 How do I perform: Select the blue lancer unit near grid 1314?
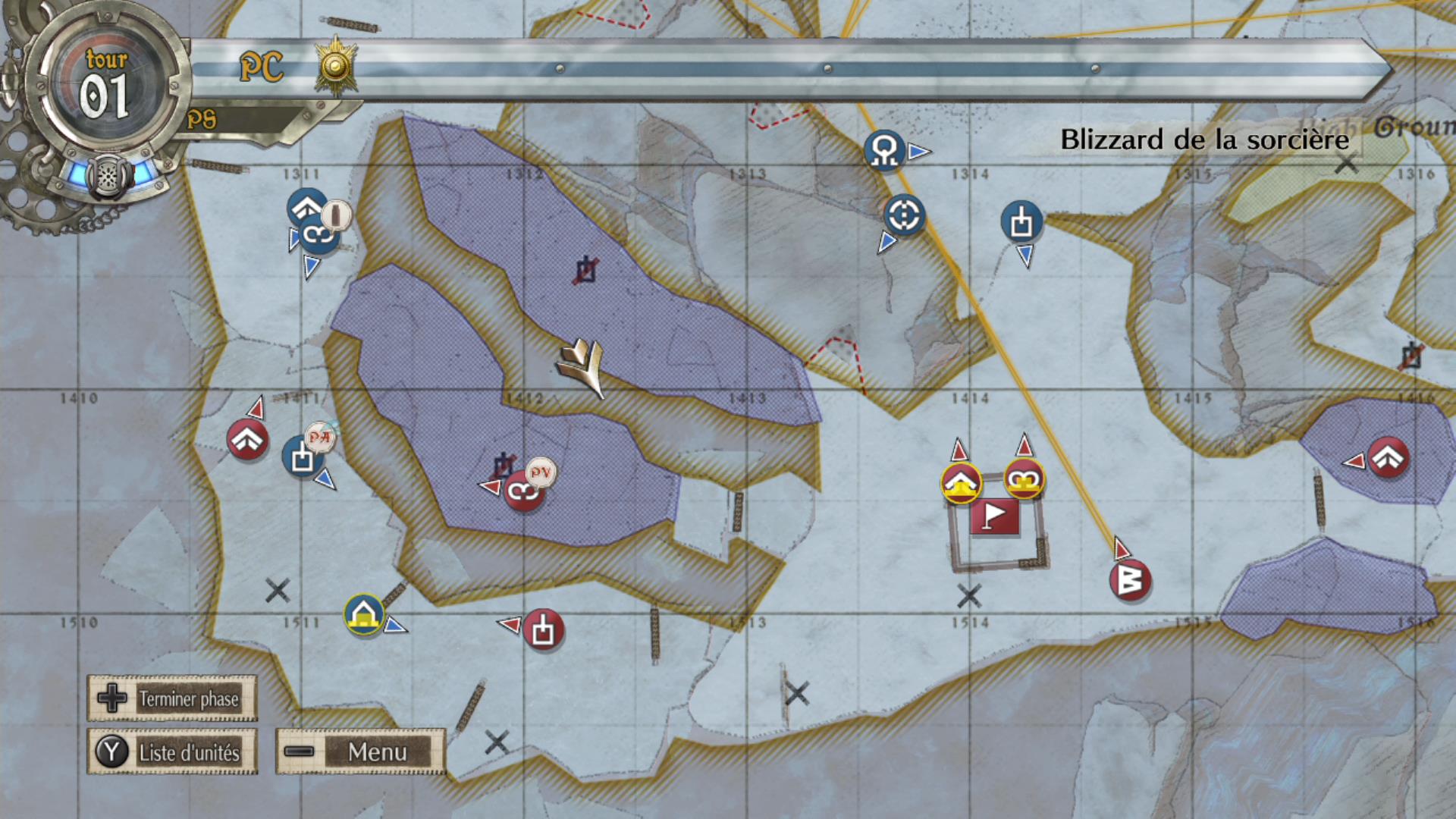[x=884, y=149]
